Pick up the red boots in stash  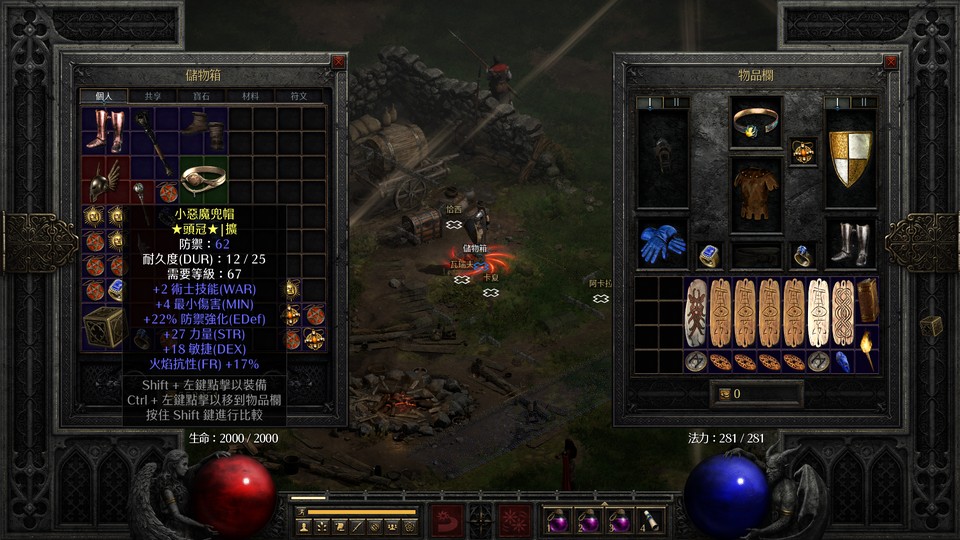[x=106, y=130]
